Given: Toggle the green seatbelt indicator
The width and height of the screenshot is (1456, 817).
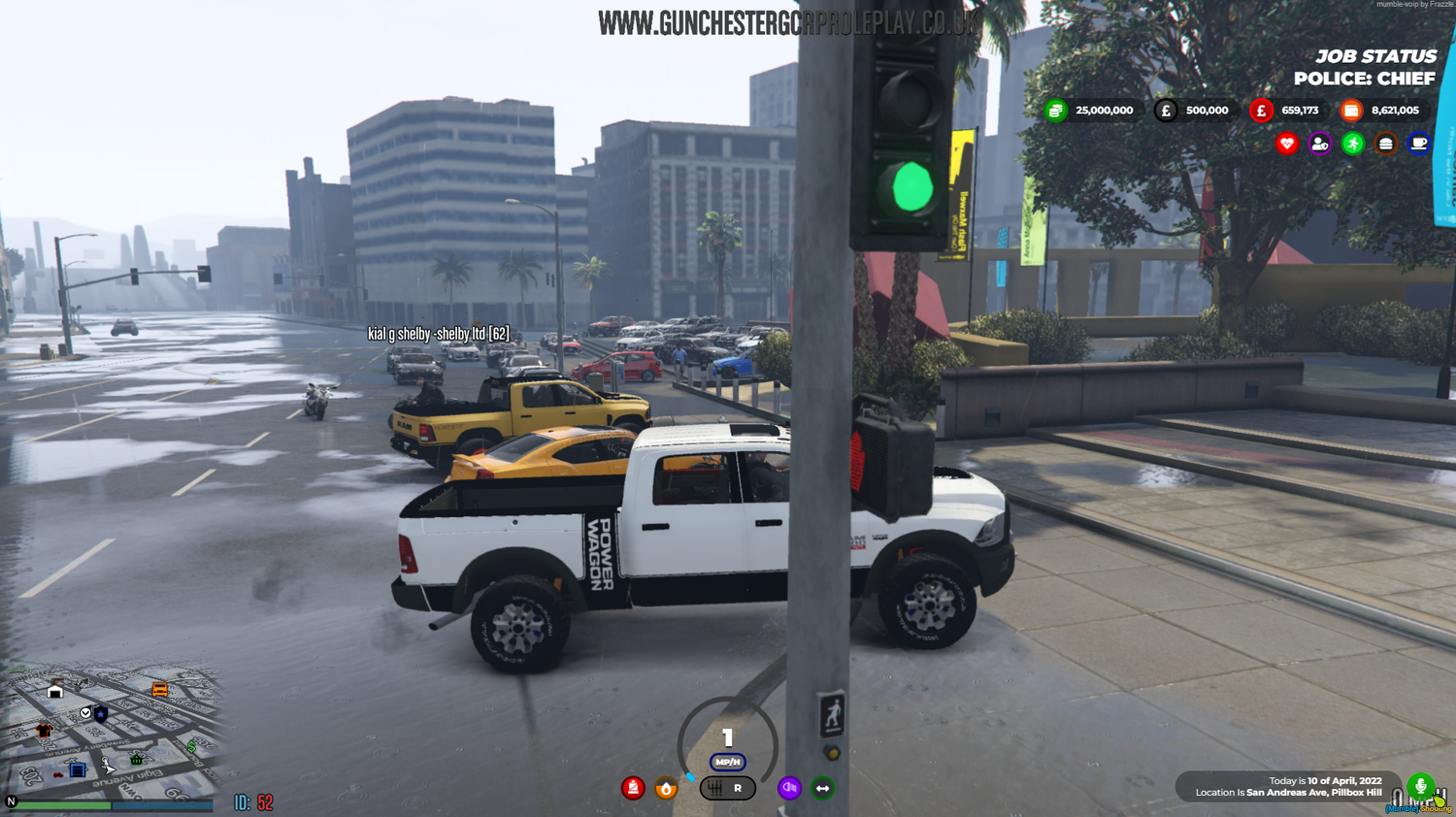Looking at the screenshot, I should (x=821, y=789).
